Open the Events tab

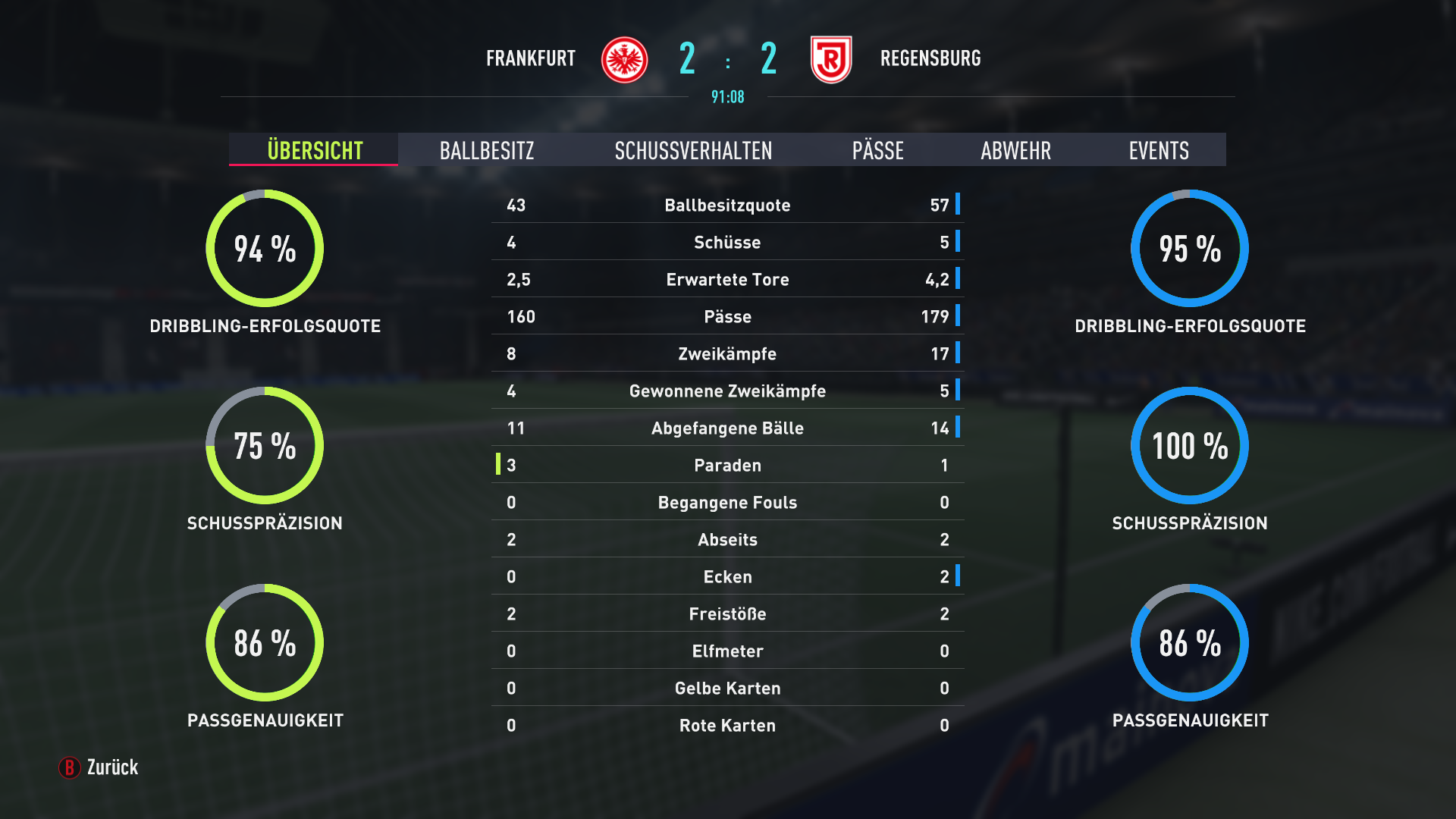pos(1158,150)
